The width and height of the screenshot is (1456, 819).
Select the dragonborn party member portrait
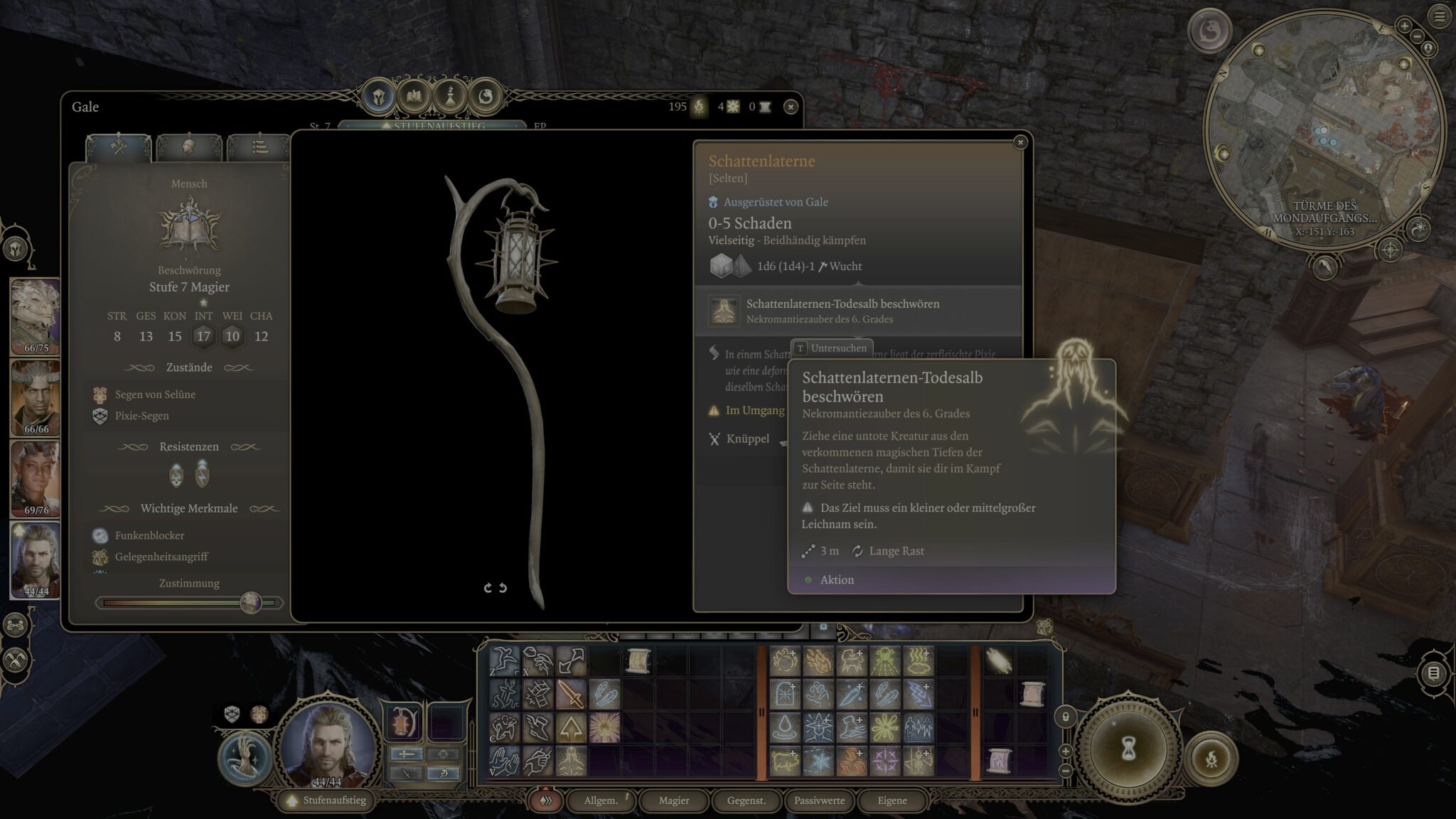point(36,316)
